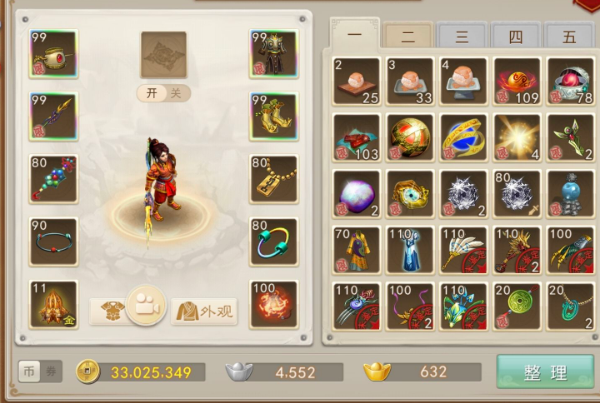Open bag tab 三
This screenshot has width=600, height=403.
[x=462, y=37]
